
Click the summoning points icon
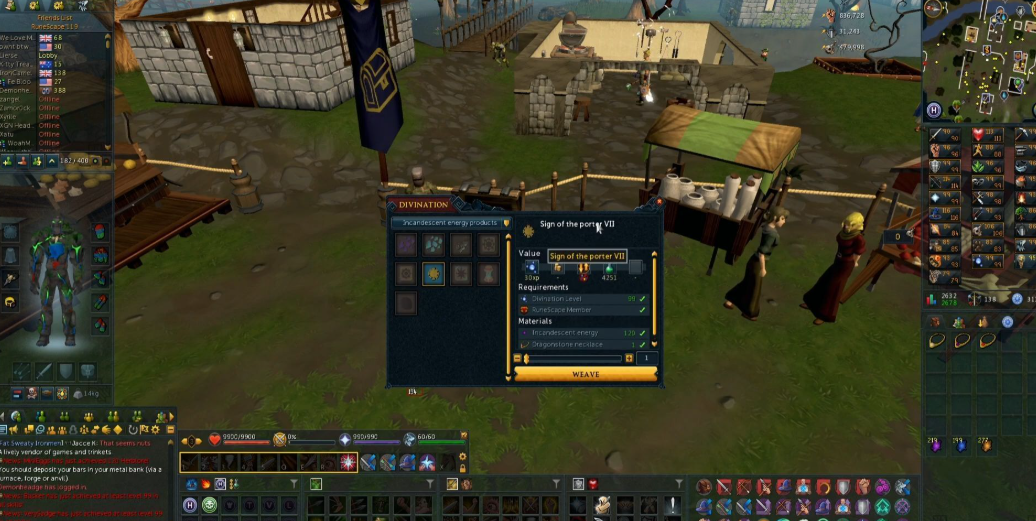[410, 439]
